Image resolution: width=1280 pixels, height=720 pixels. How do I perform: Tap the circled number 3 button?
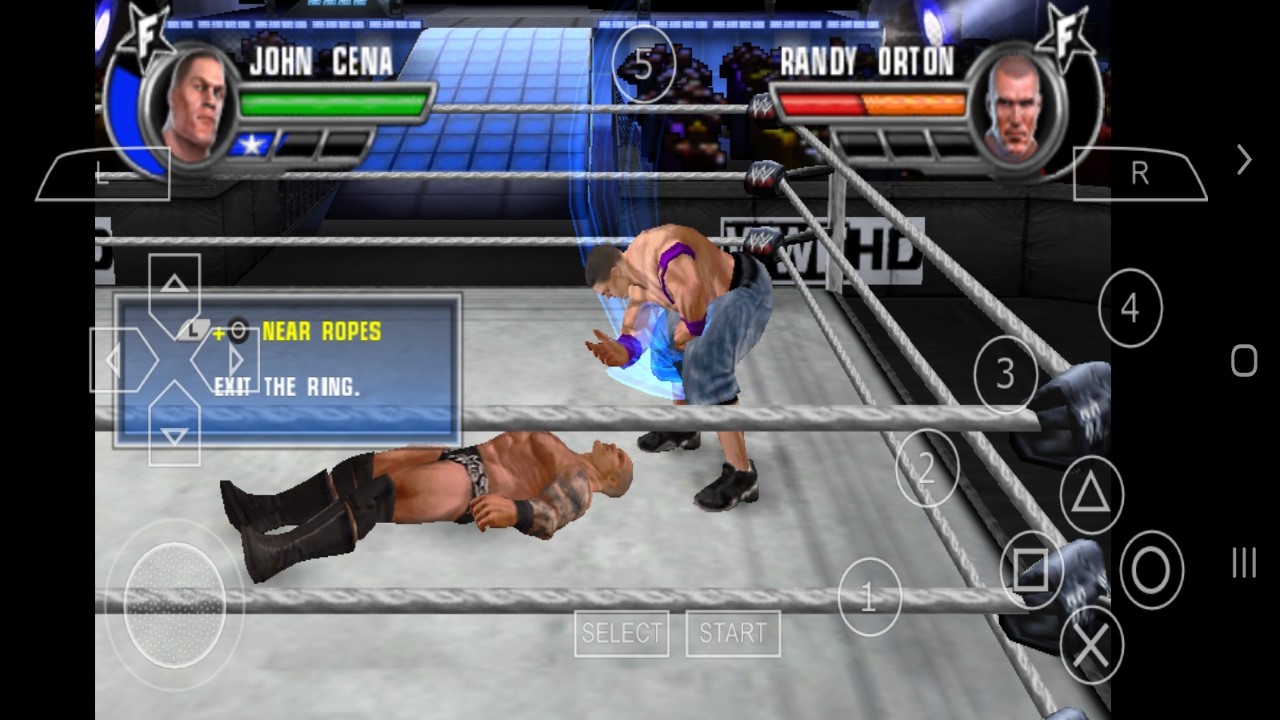1005,375
